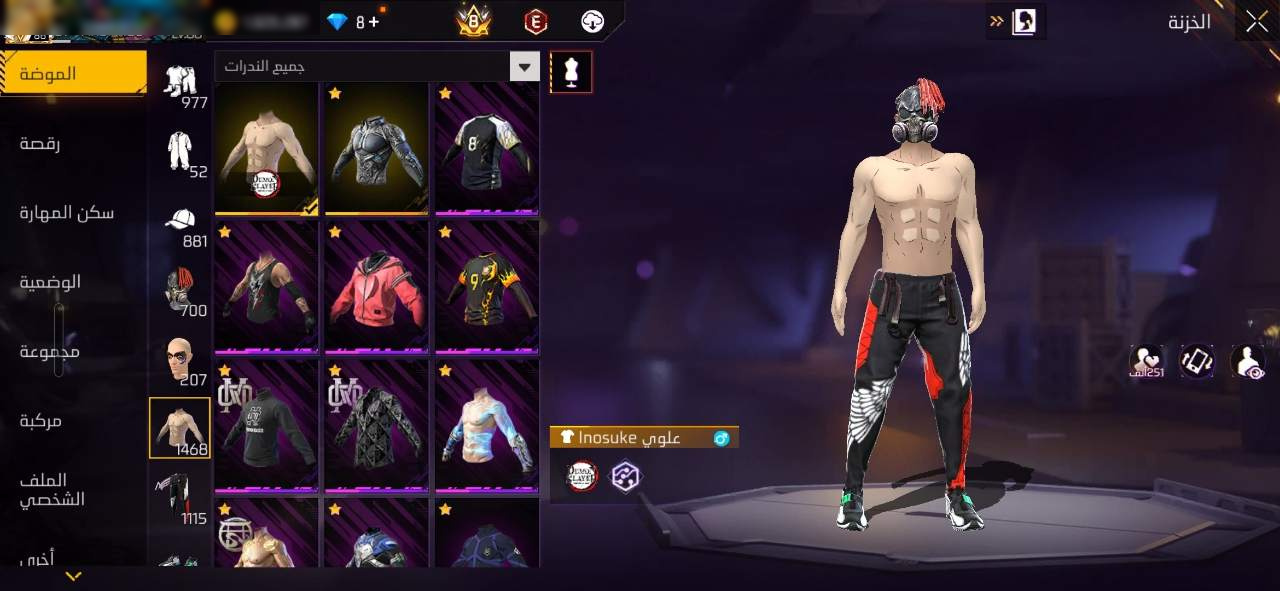The width and height of the screenshot is (1280, 591).
Task: Click the mannequin preview toggle icon
Action: click(571, 71)
